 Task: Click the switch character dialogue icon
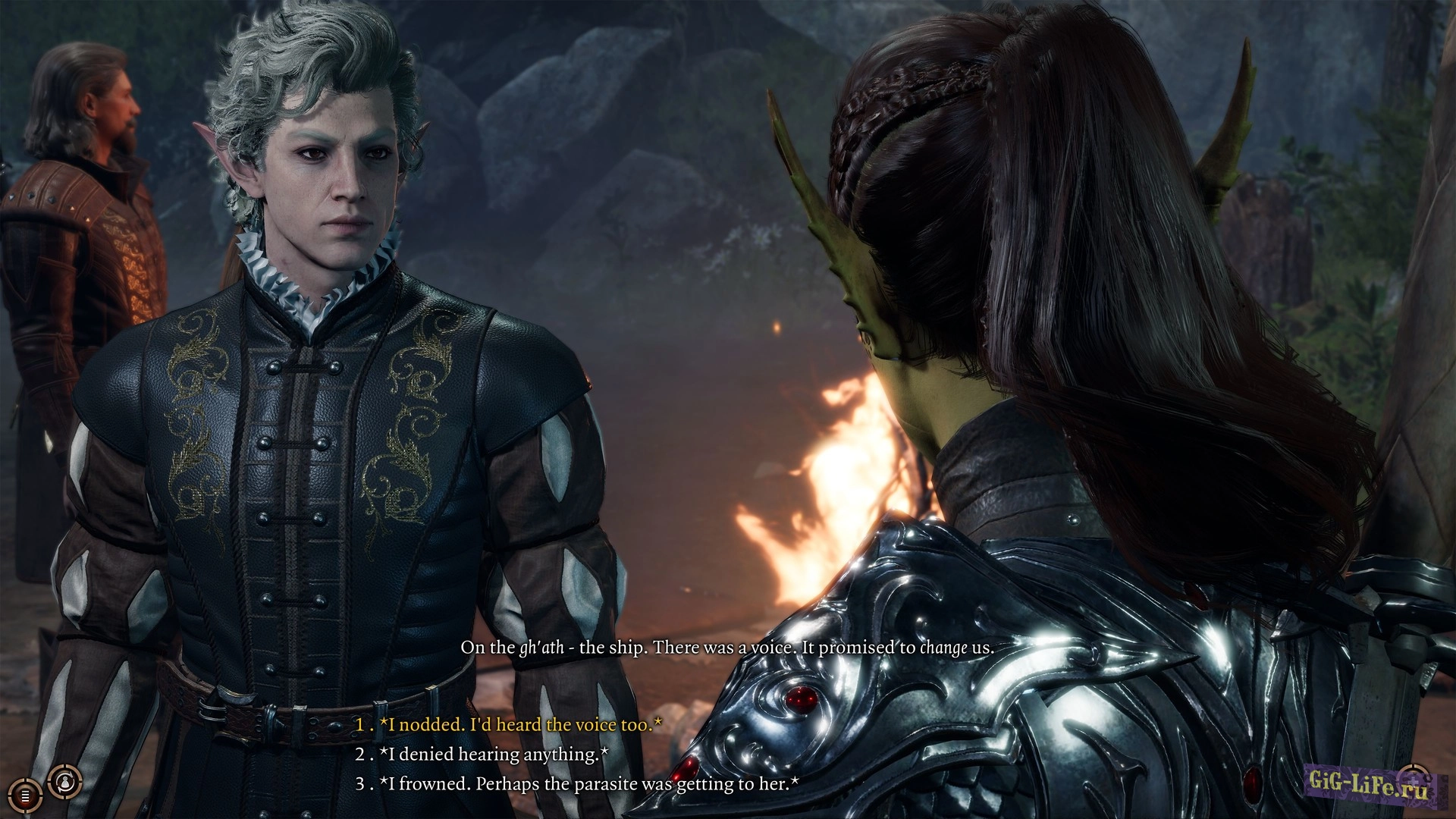(64, 780)
